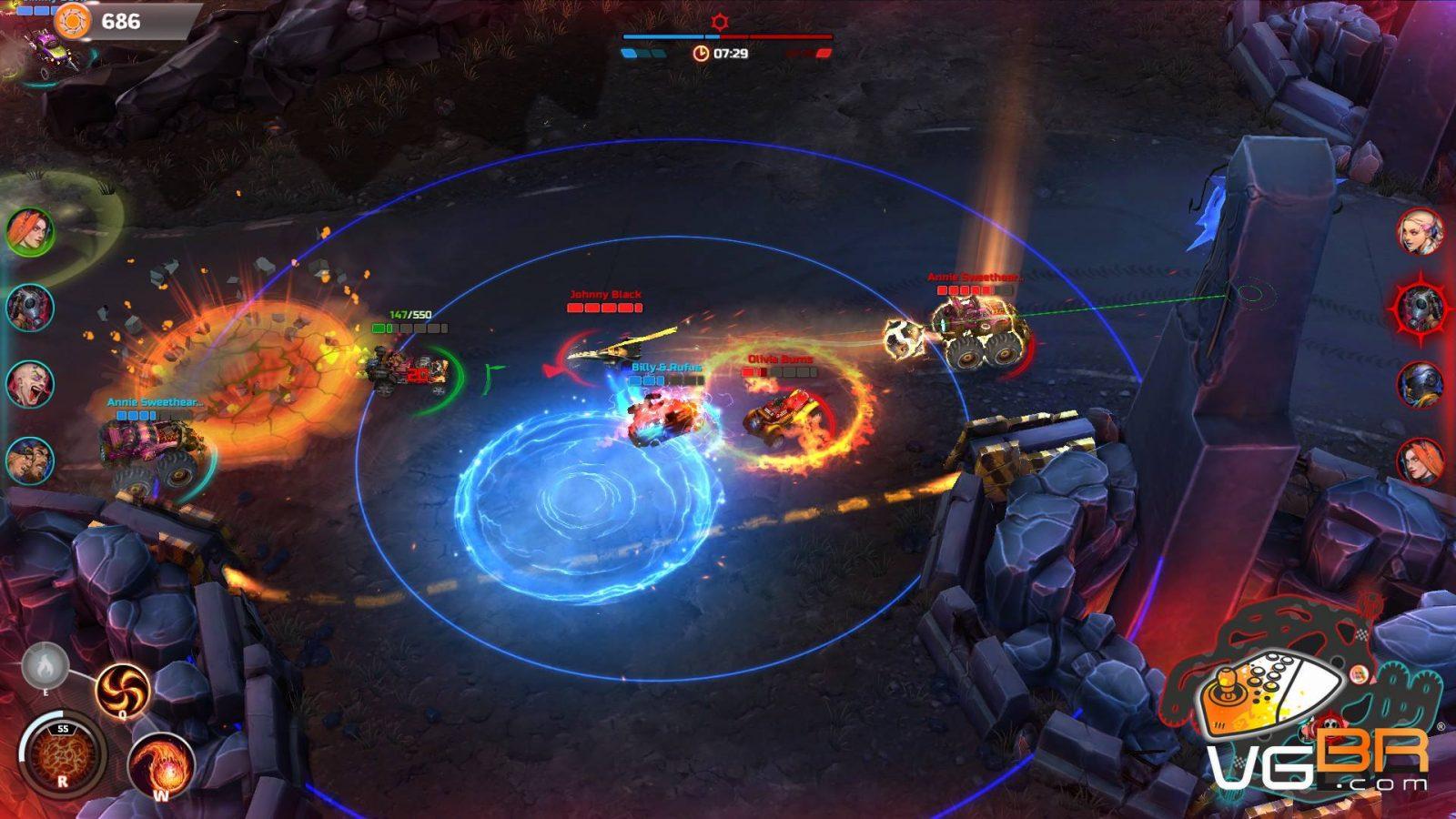Select the red-haired ally portrait with green ring
Viewport: 1456px width, 819px height.
[x=31, y=231]
